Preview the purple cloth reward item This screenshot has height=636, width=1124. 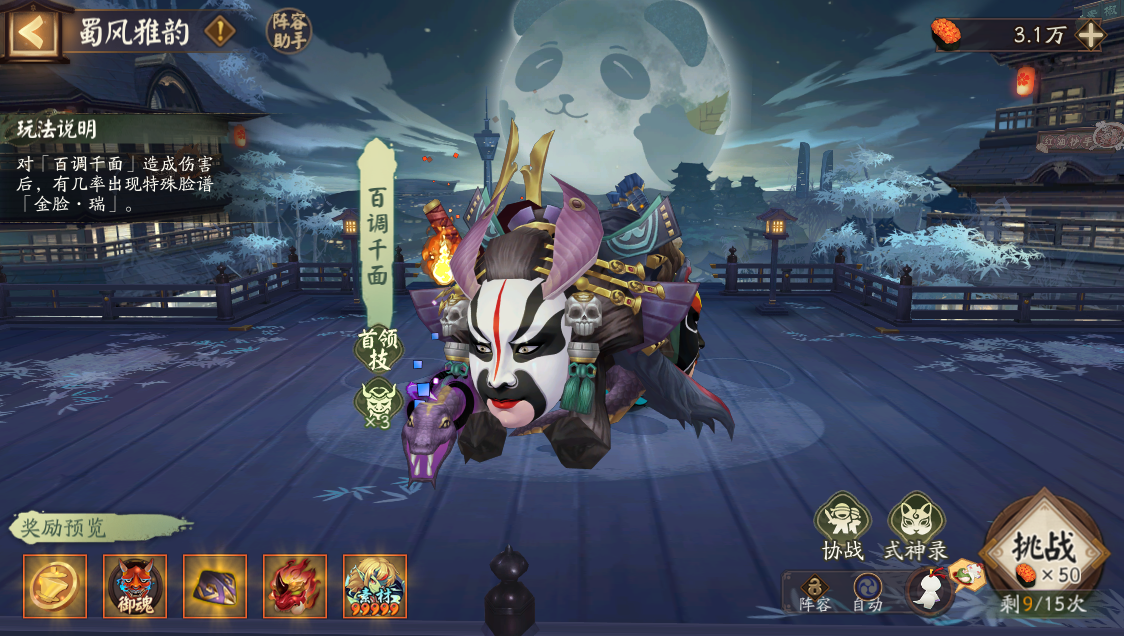(x=215, y=585)
